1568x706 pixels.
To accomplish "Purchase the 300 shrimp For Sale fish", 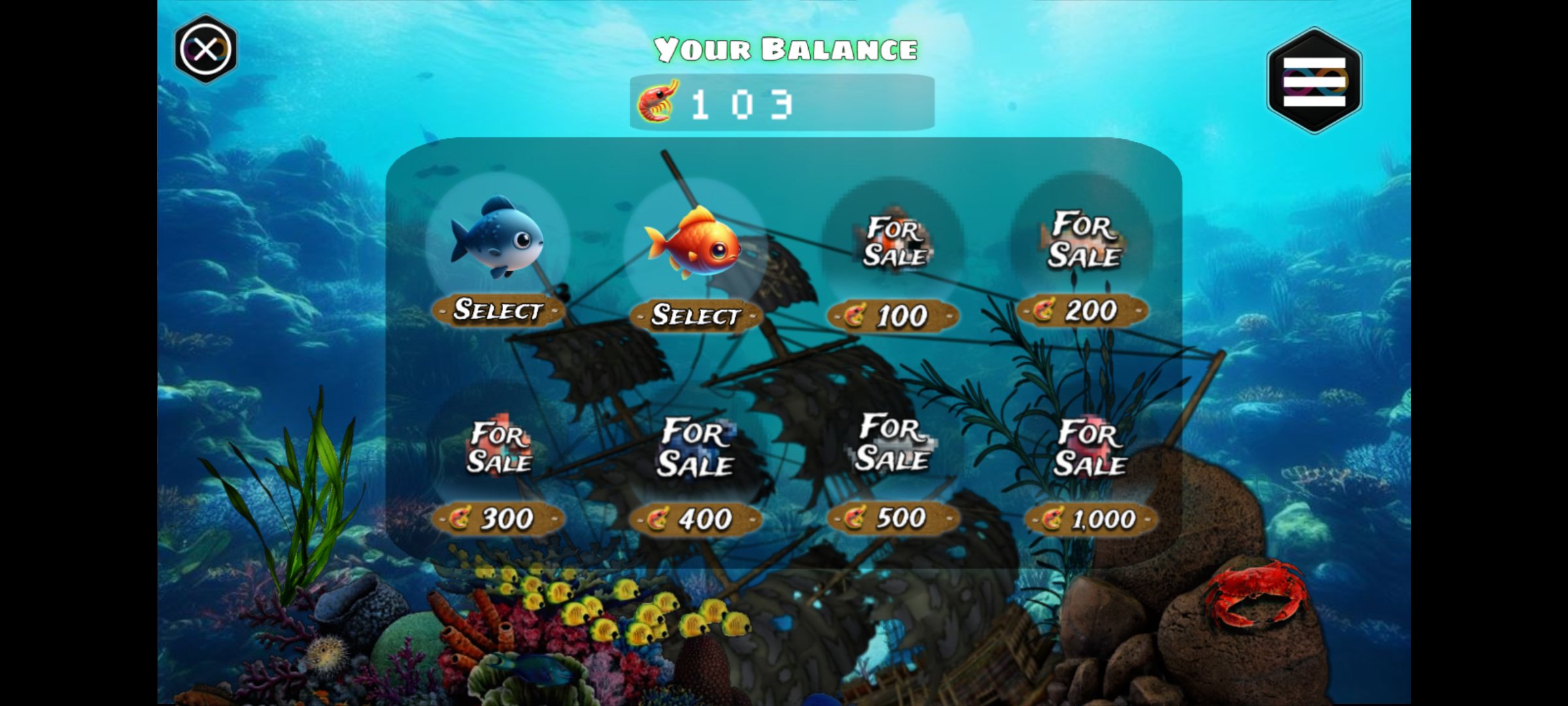I will pos(500,517).
